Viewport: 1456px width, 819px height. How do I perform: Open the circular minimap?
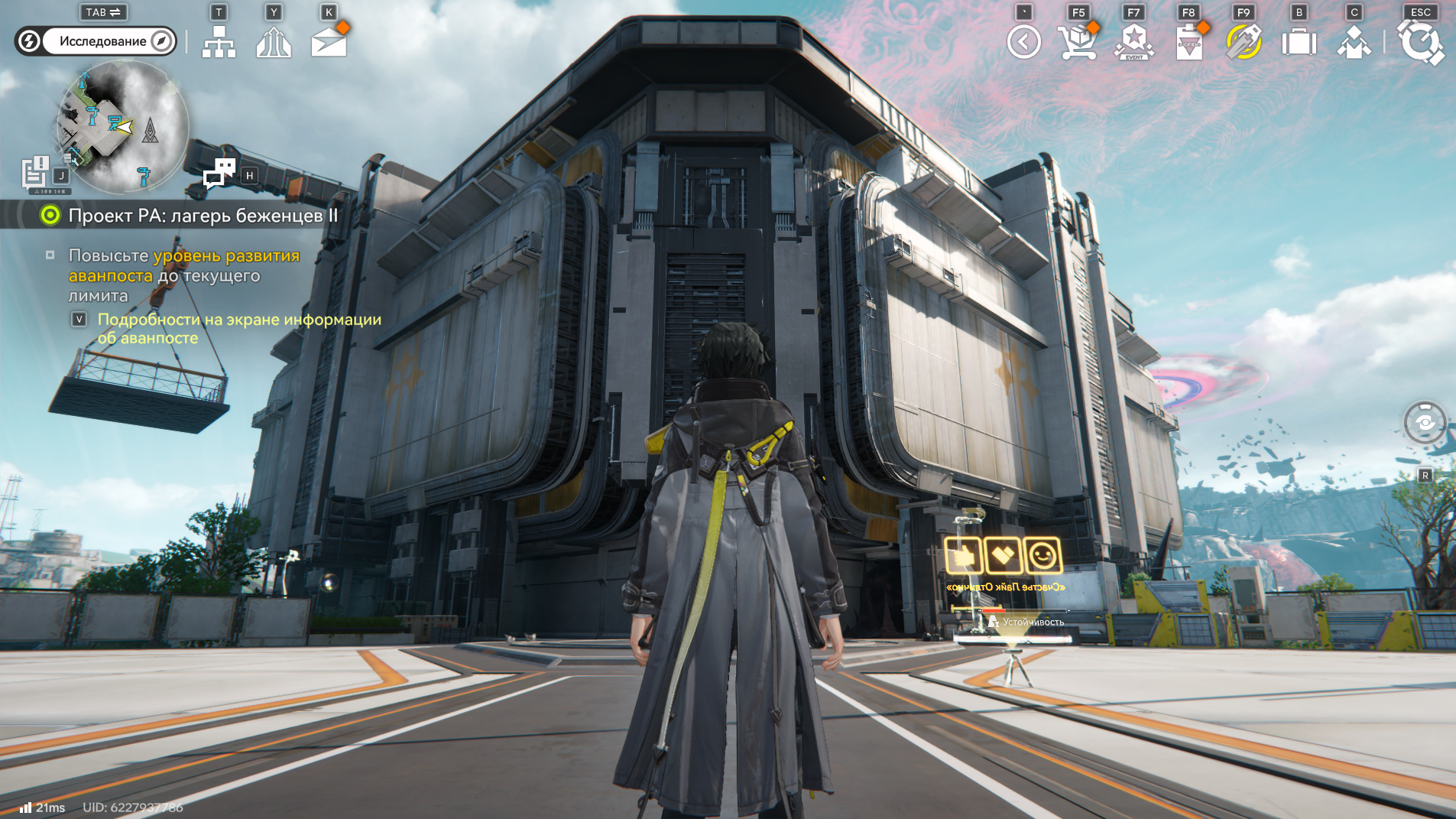click(122, 127)
